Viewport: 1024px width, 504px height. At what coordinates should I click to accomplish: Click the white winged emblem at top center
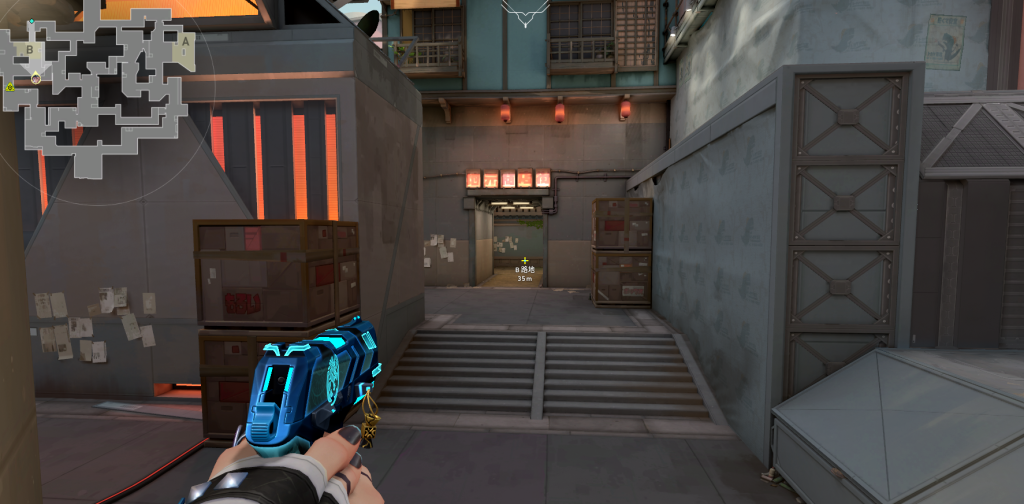point(526,12)
